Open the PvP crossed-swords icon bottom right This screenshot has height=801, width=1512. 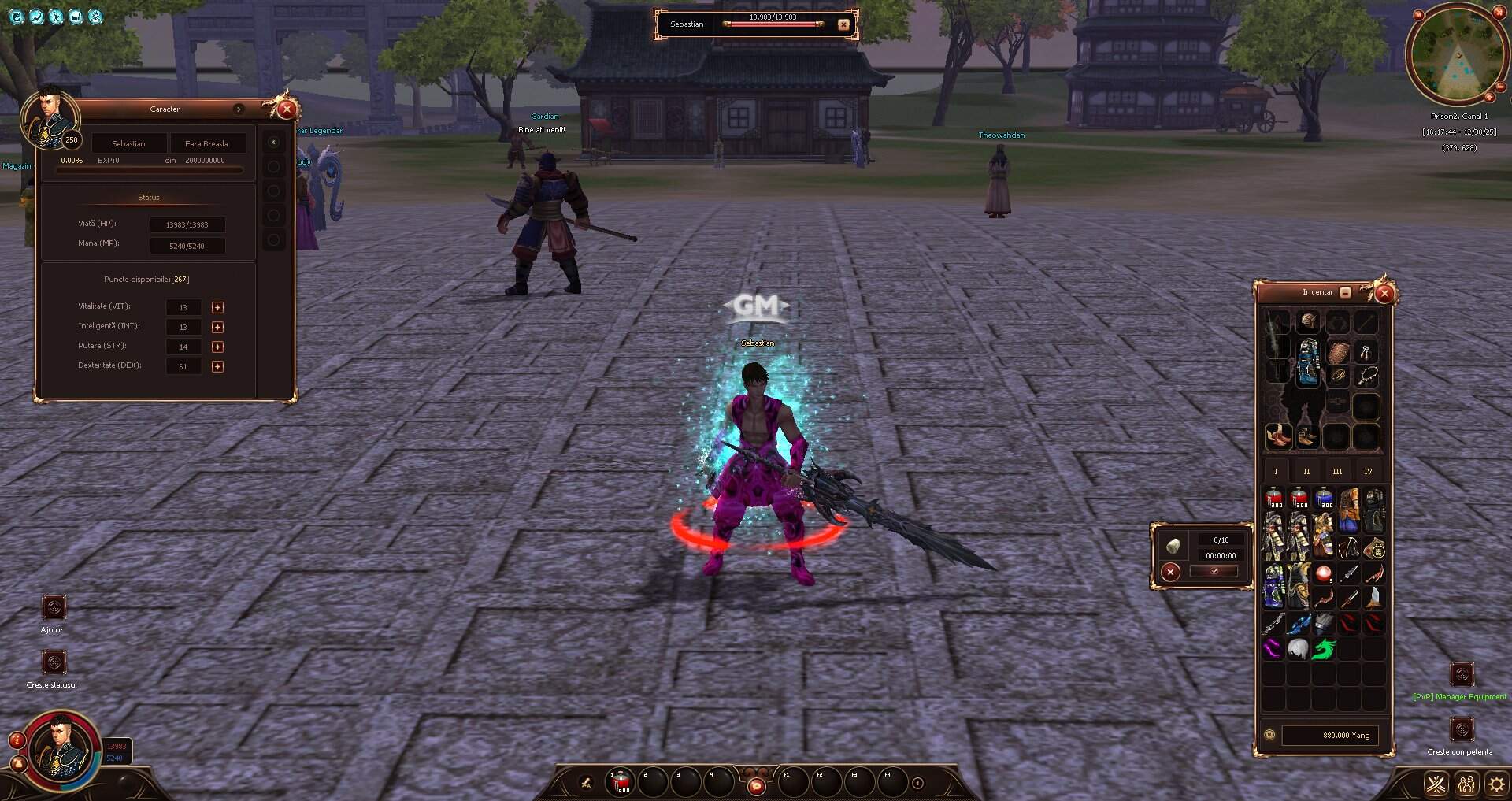(x=1436, y=784)
